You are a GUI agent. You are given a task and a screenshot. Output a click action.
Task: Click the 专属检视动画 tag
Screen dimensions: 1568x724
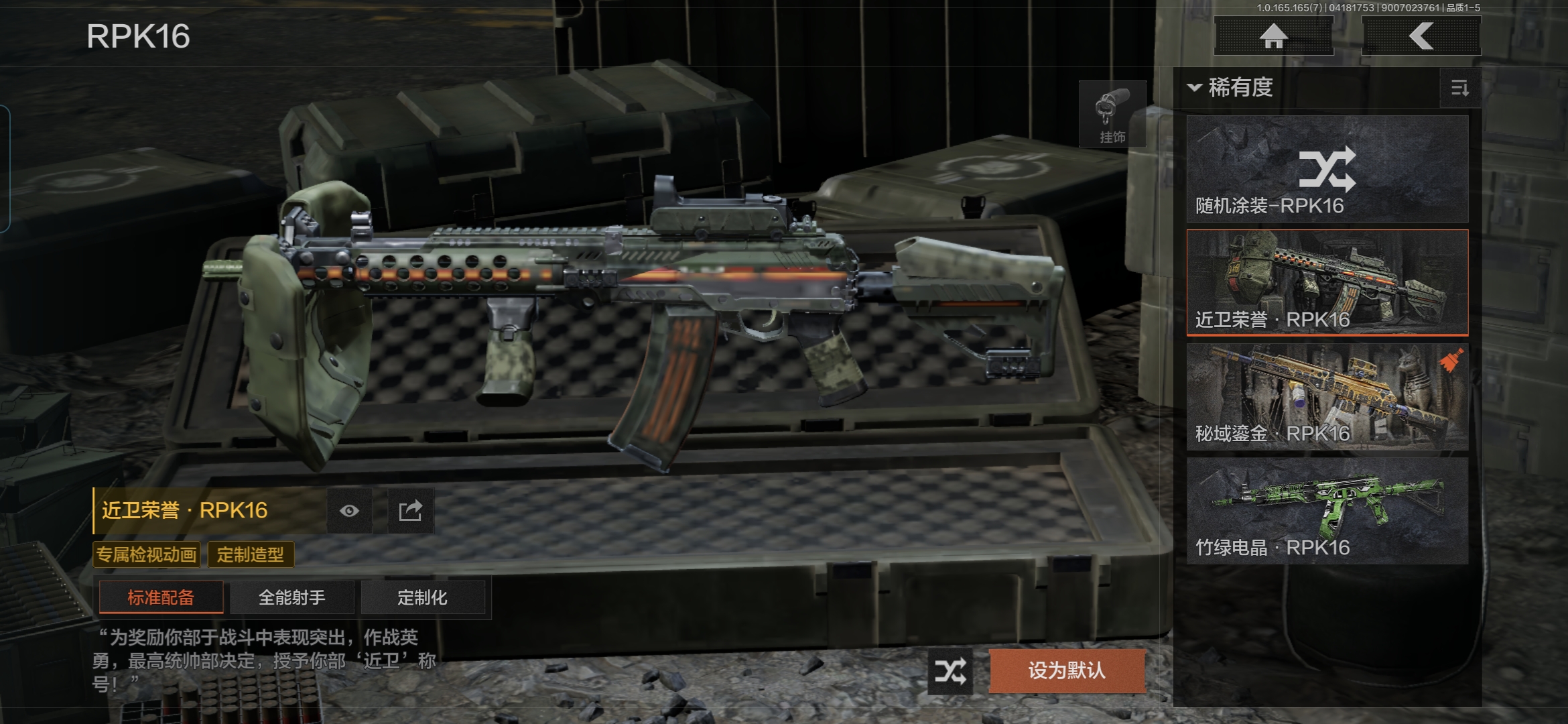pos(147,554)
